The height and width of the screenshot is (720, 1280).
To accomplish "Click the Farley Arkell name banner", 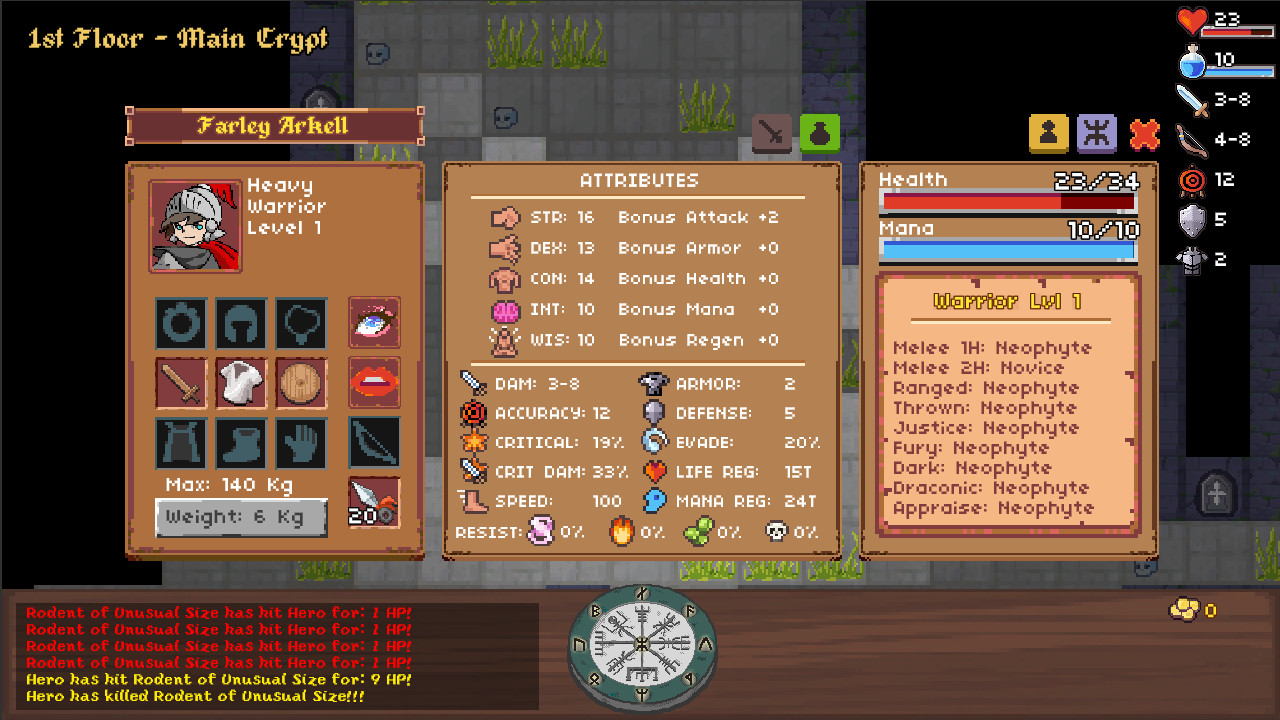I will point(274,126).
